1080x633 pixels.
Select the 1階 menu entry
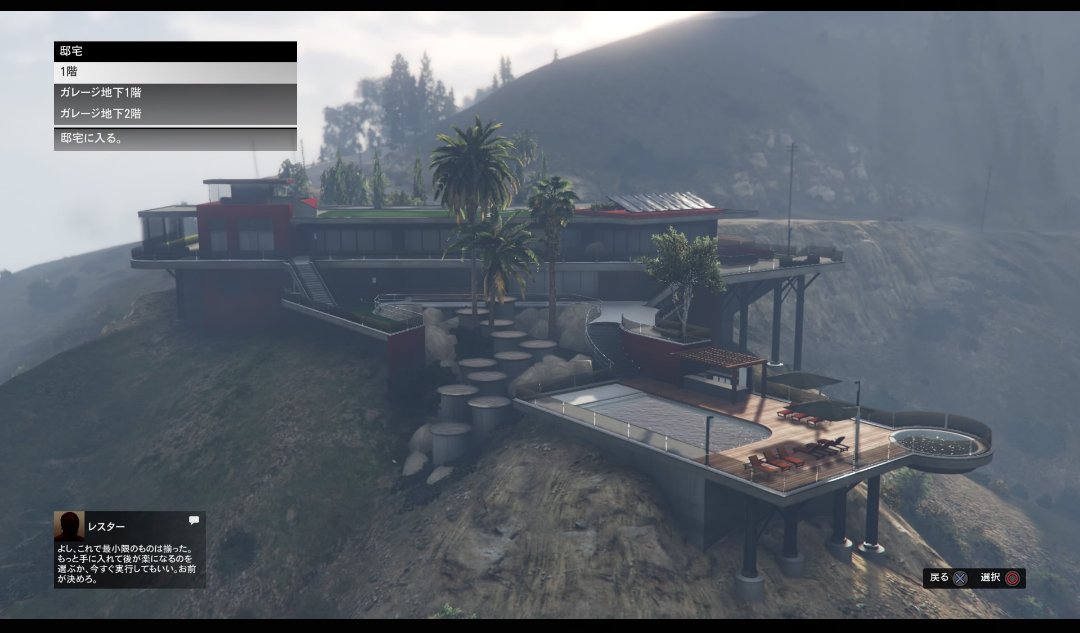175,72
